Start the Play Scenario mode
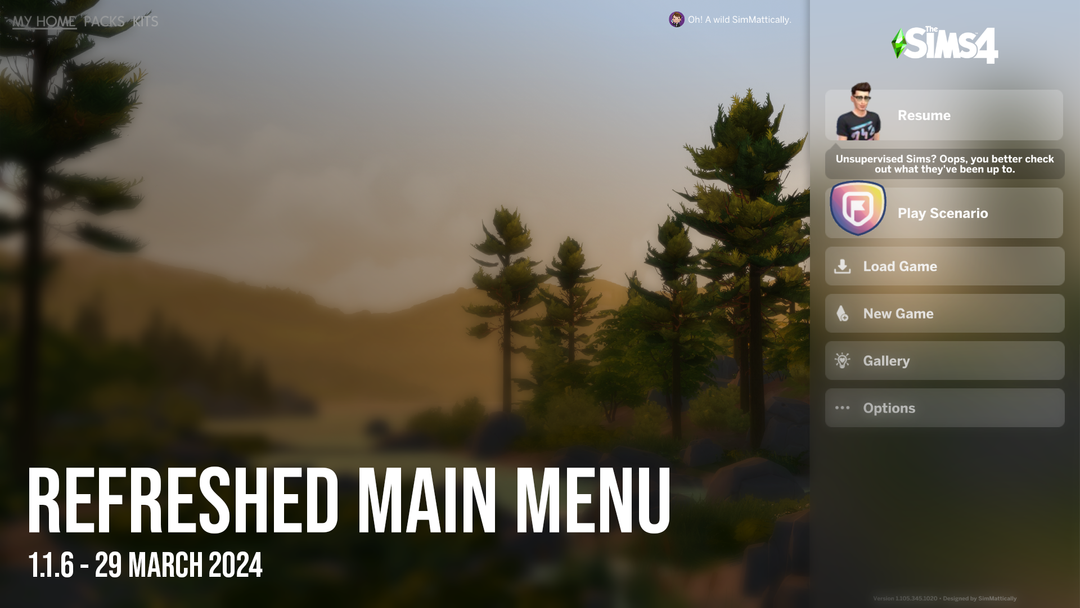 coord(943,213)
